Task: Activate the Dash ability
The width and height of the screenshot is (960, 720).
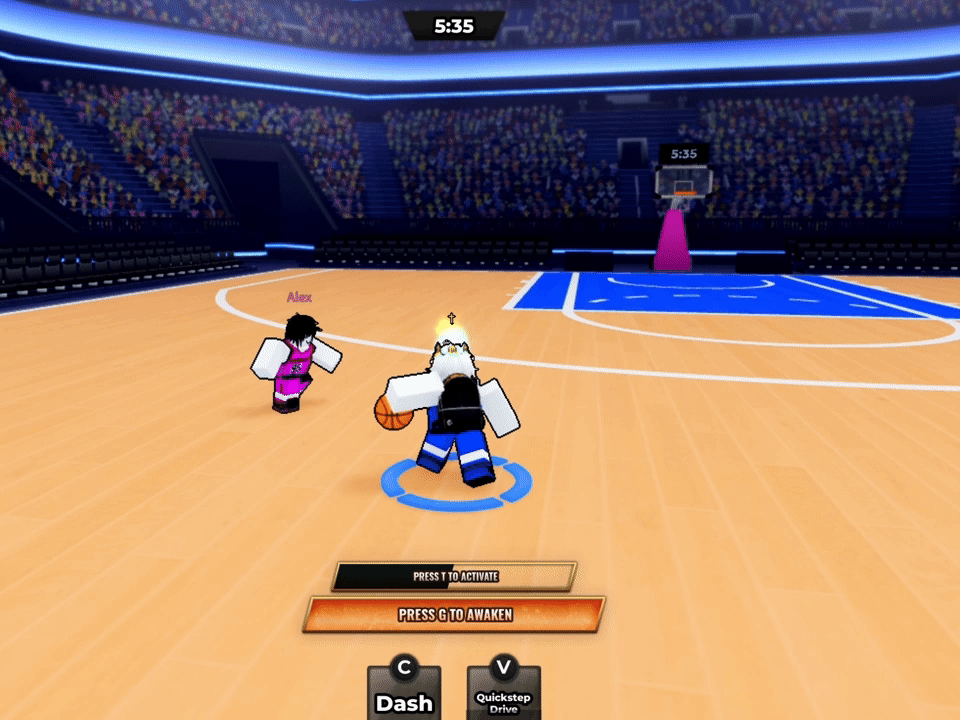Action: (x=404, y=692)
